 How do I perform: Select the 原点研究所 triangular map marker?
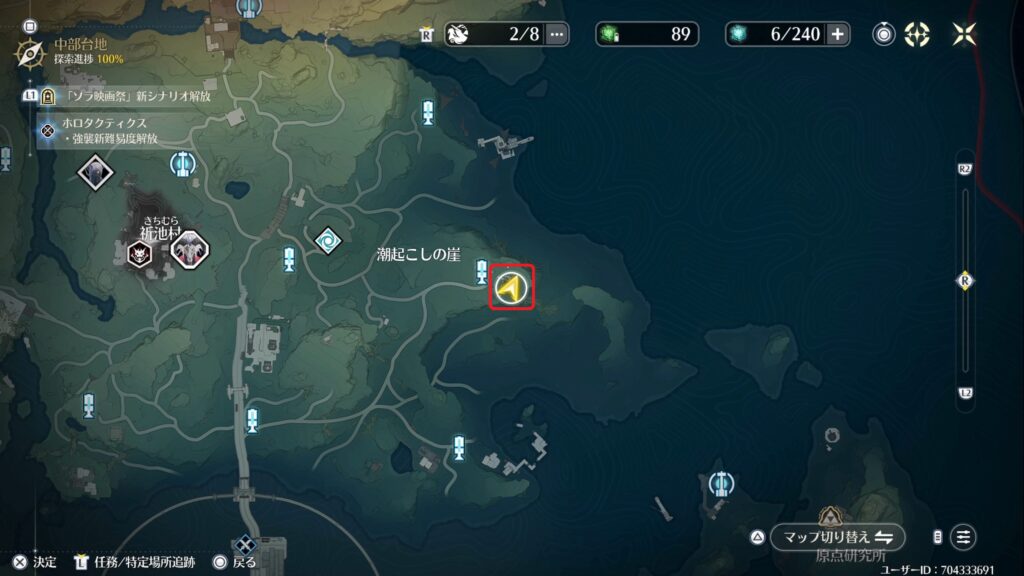pos(828,518)
